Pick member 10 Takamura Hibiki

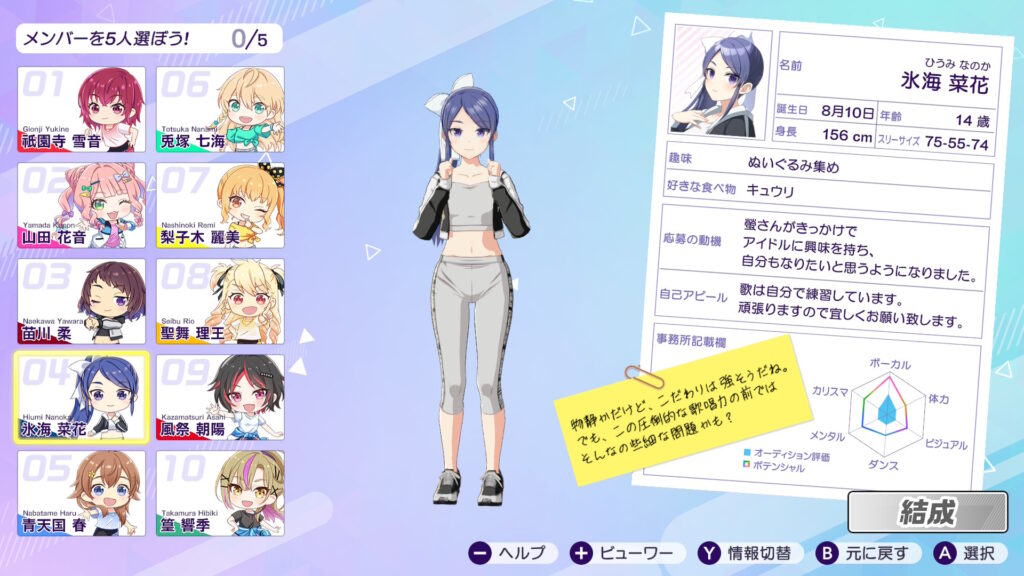pyautogui.click(x=220, y=493)
